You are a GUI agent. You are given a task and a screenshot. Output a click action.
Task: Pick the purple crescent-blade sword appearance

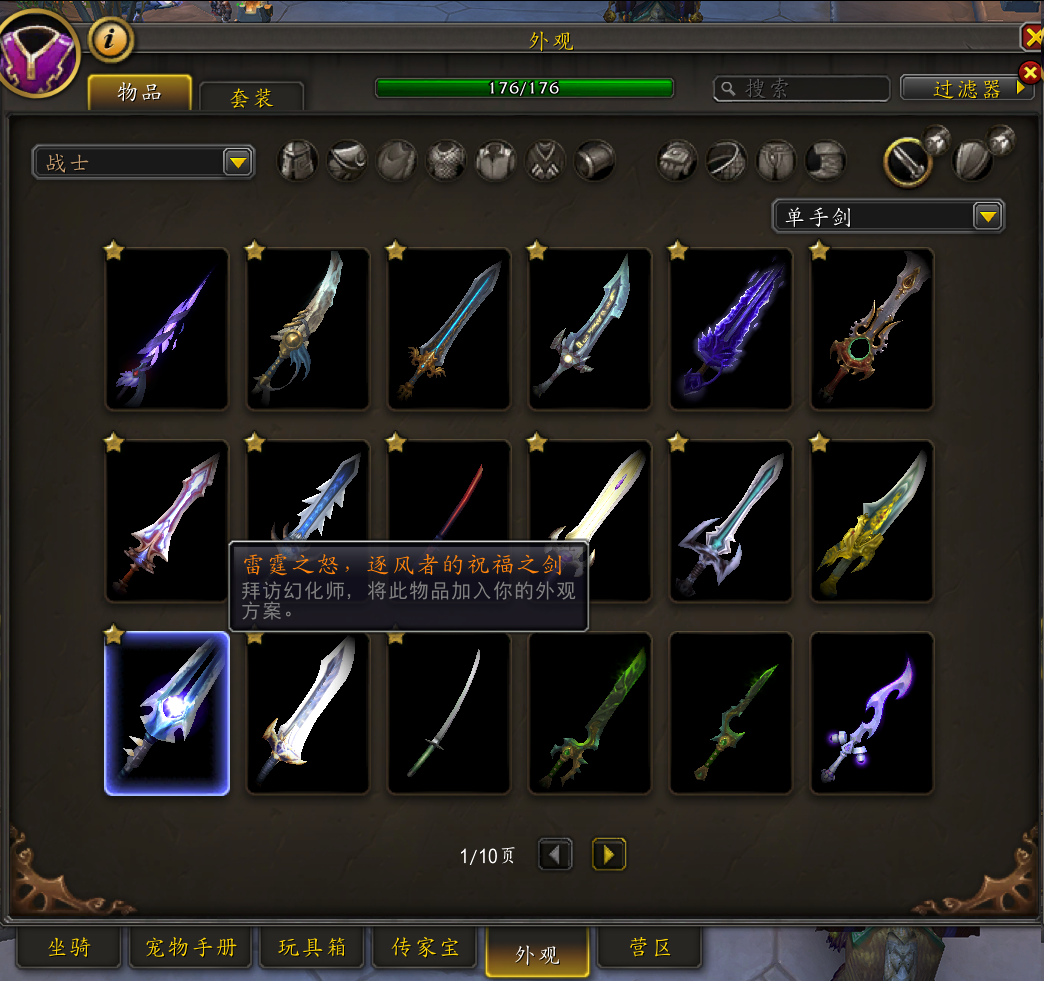872,713
